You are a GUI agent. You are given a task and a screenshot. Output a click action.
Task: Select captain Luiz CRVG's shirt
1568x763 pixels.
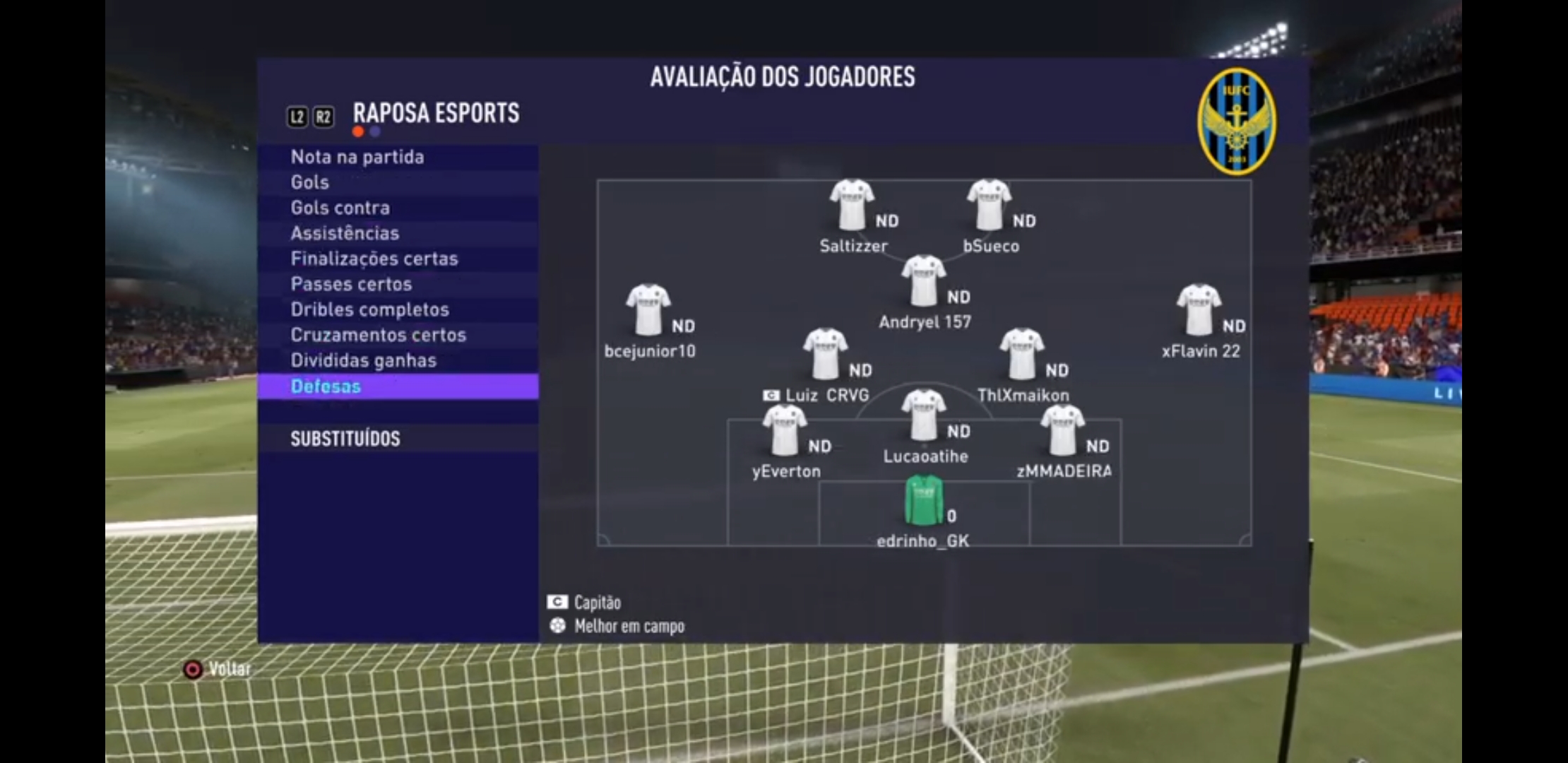point(824,354)
